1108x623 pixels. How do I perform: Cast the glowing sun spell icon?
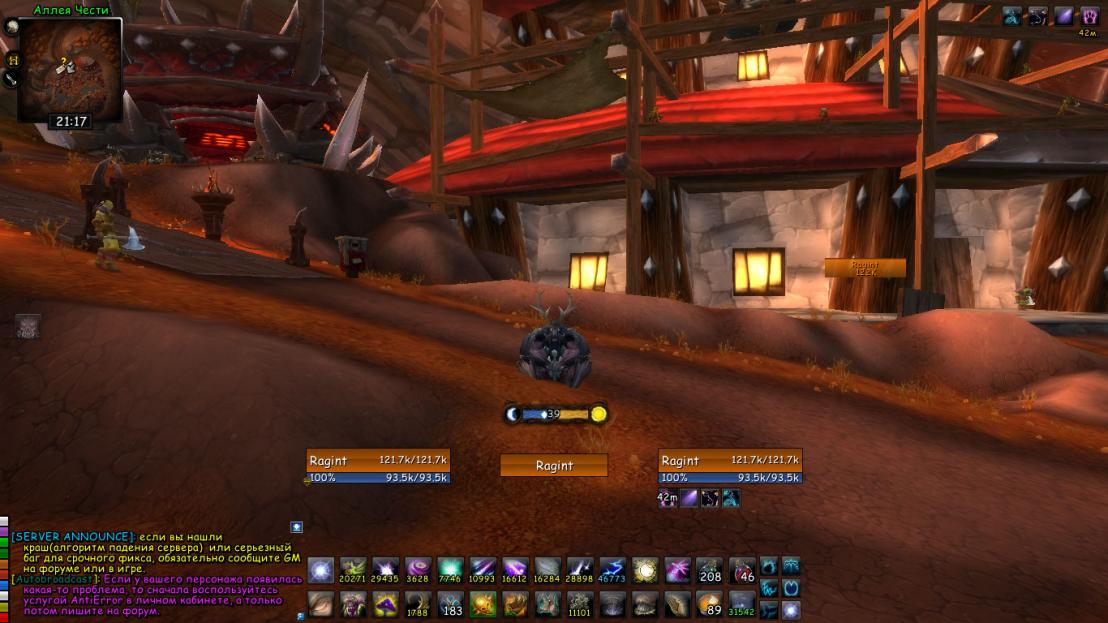(x=645, y=570)
